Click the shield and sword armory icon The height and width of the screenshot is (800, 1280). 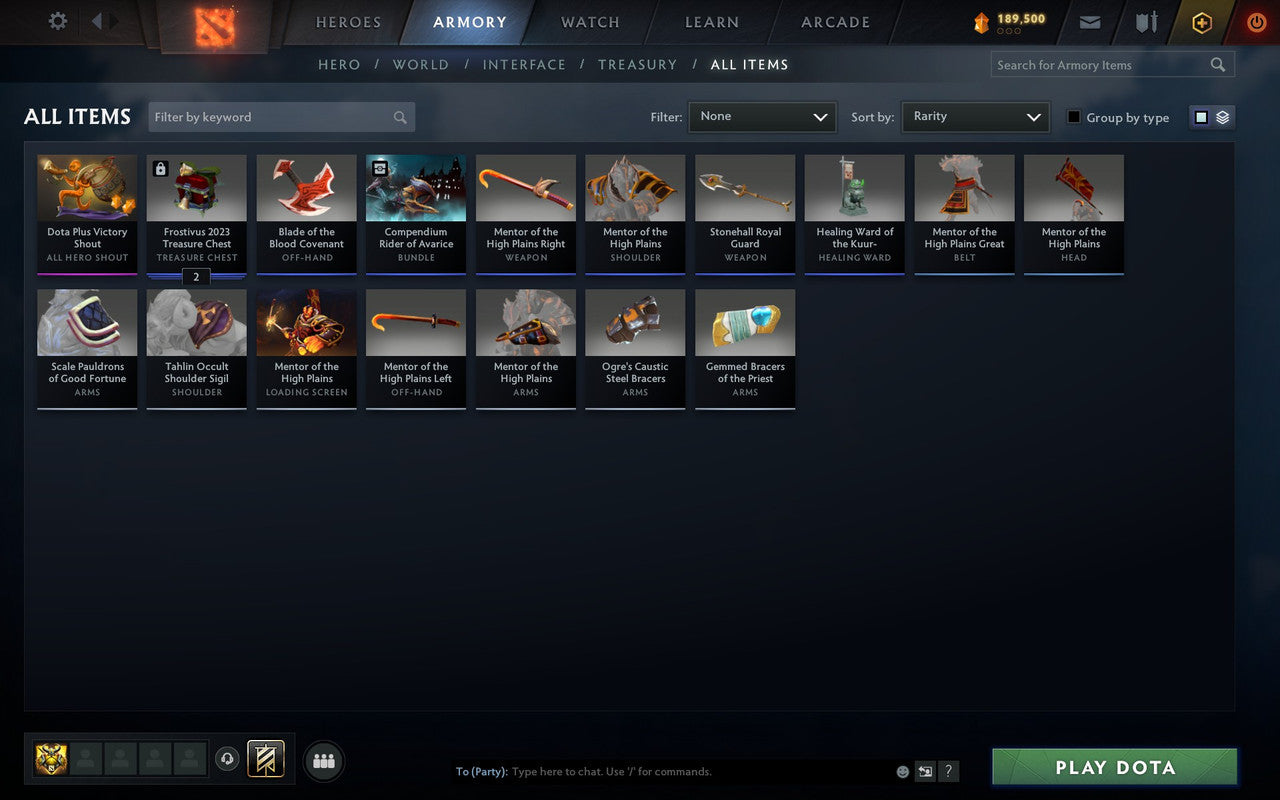coord(1146,22)
